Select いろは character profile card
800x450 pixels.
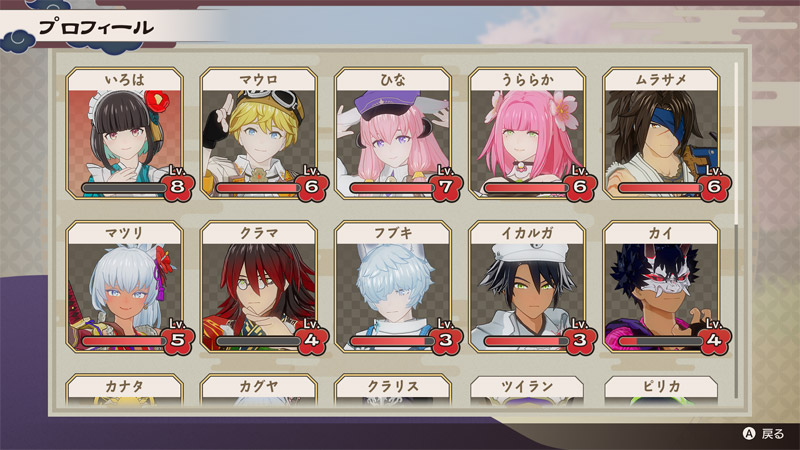click(125, 135)
